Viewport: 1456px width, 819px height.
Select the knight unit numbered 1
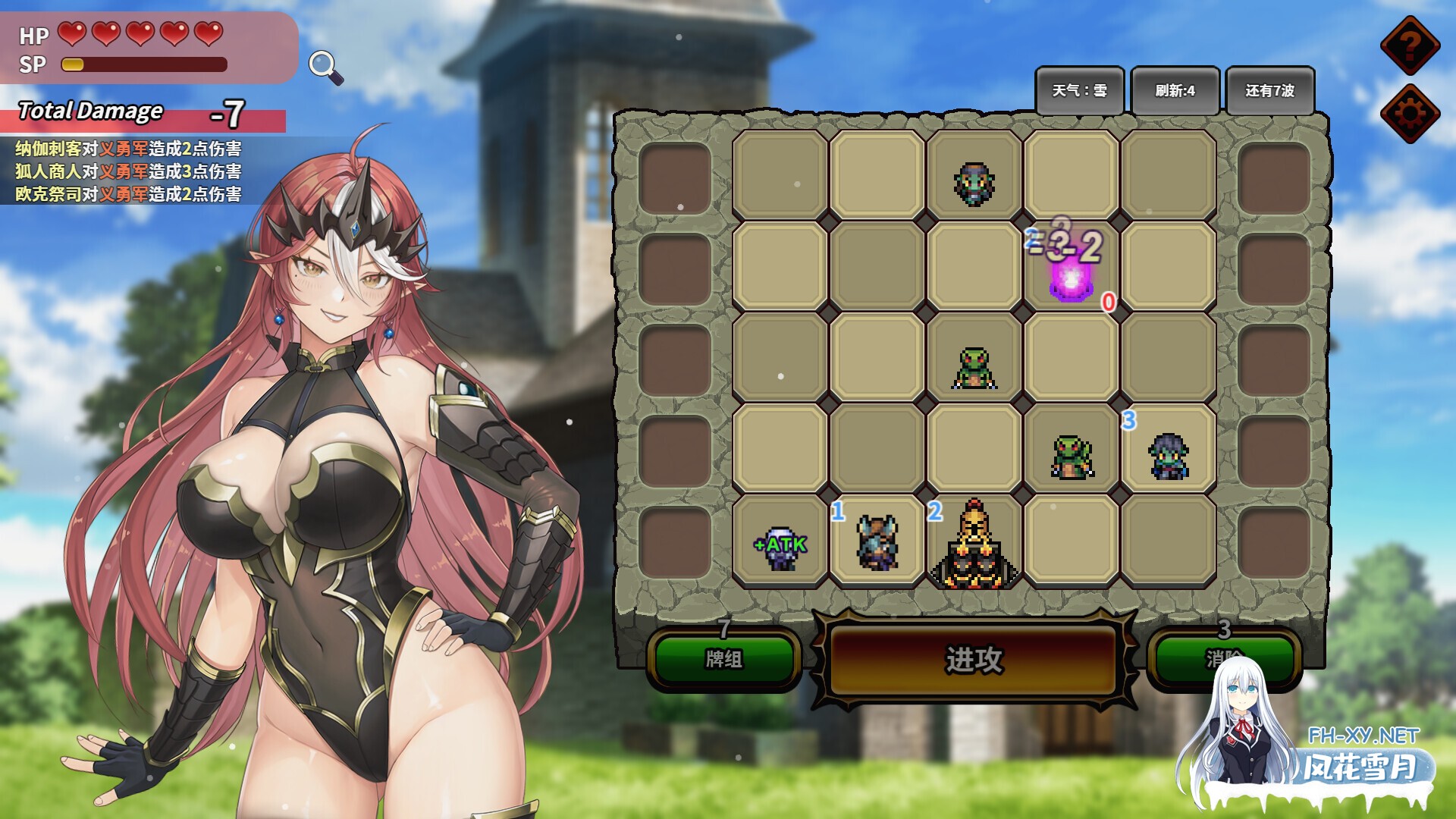[876, 542]
